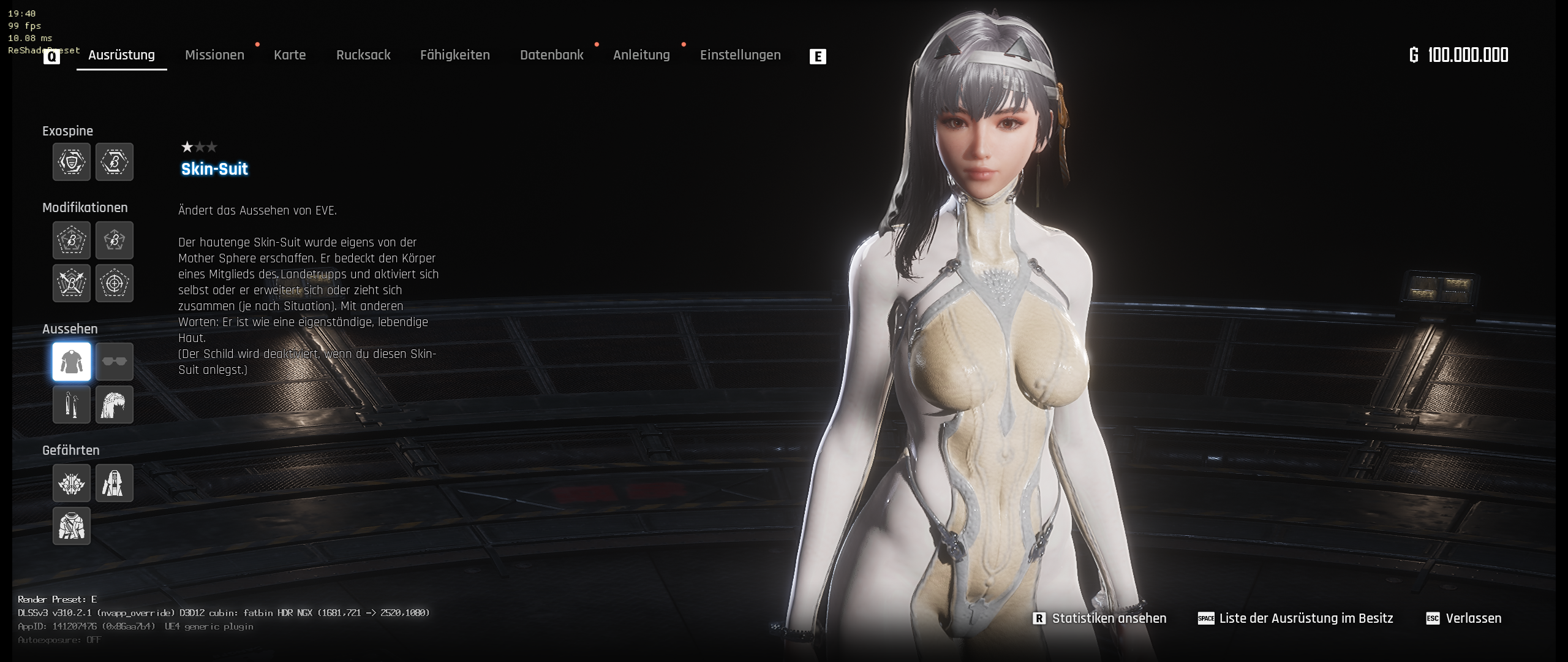Select the lightning-bolt Exospine slot
The height and width of the screenshot is (662, 1568).
[x=115, y=162]
